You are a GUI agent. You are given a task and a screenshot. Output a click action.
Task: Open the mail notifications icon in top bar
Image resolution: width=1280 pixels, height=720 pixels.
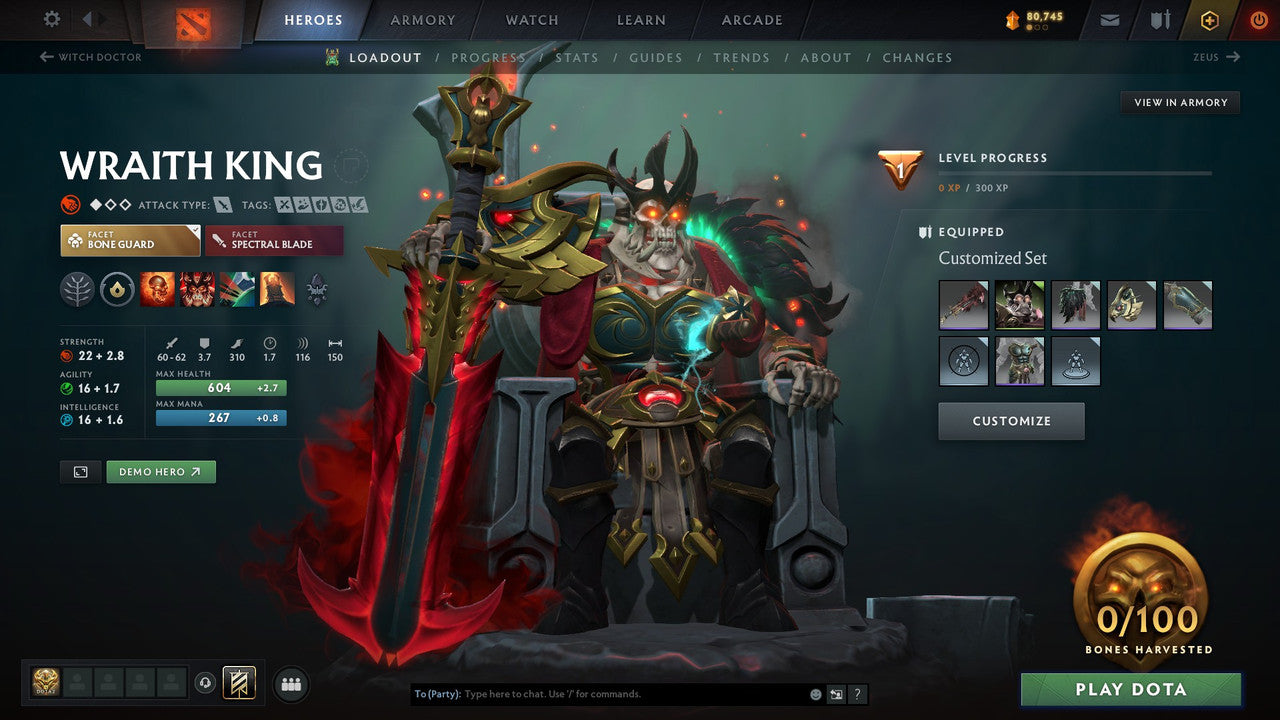point(1109,19)
